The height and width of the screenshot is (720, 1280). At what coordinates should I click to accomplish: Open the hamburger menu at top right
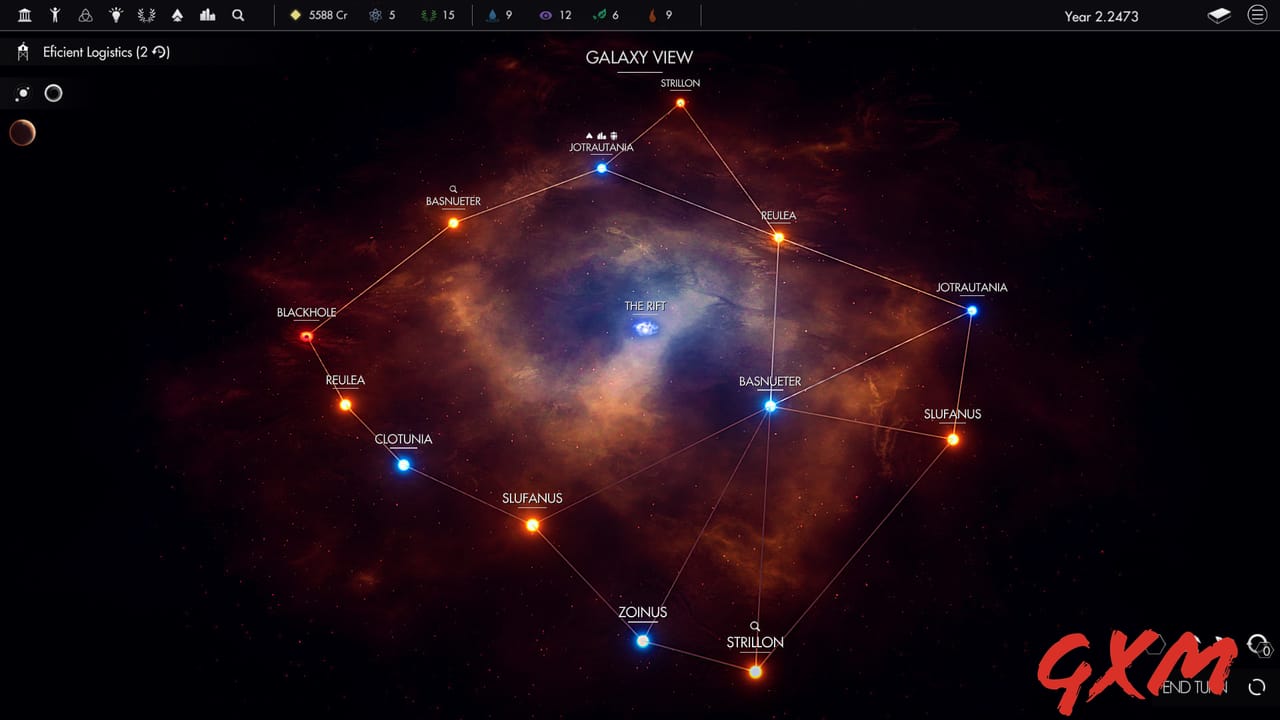1258,15
